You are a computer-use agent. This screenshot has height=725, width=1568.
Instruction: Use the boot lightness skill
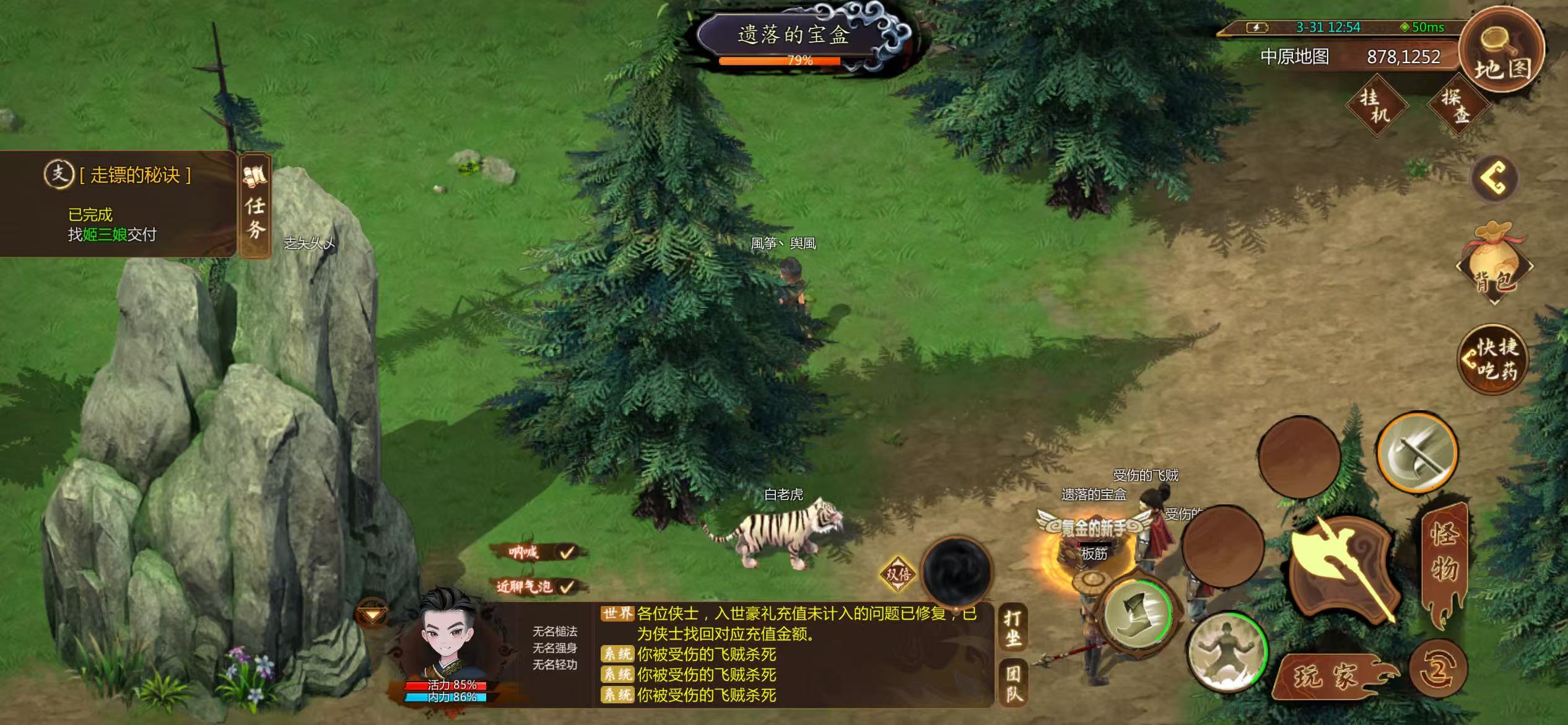pyautogui.click(x=1138, y=615)
